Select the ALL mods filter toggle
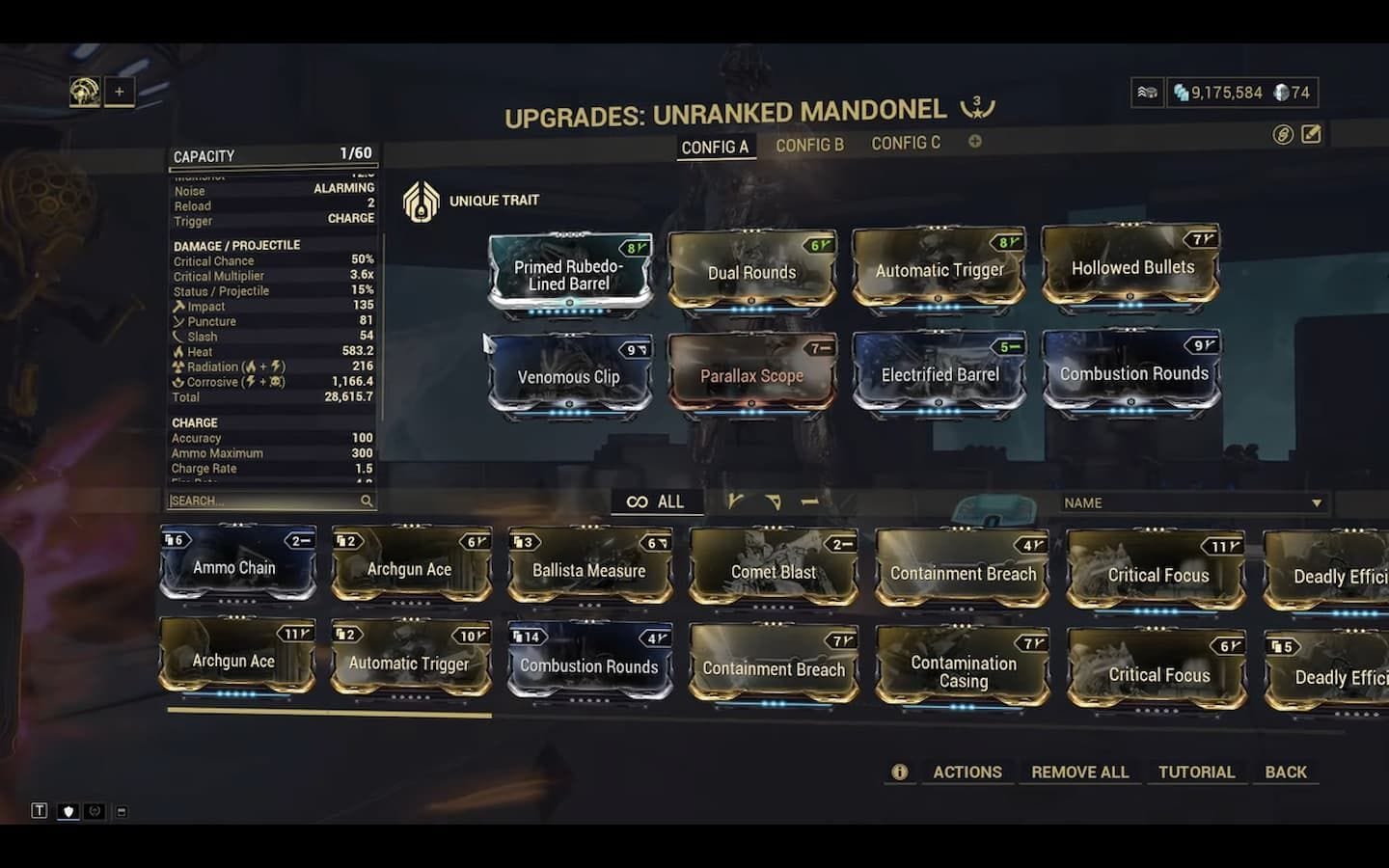This screenshot has width=1389, height=868. click(657, 501)
